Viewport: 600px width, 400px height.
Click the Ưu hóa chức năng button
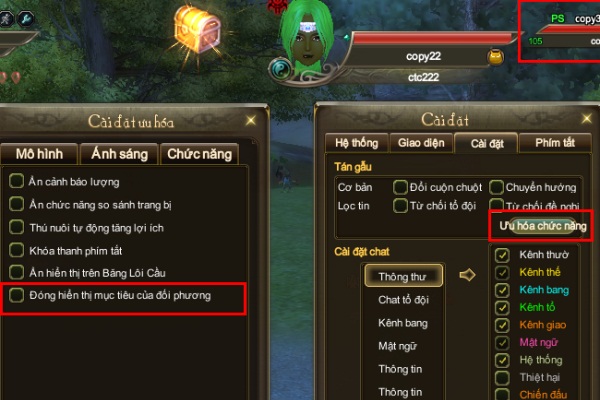[543, 227]
